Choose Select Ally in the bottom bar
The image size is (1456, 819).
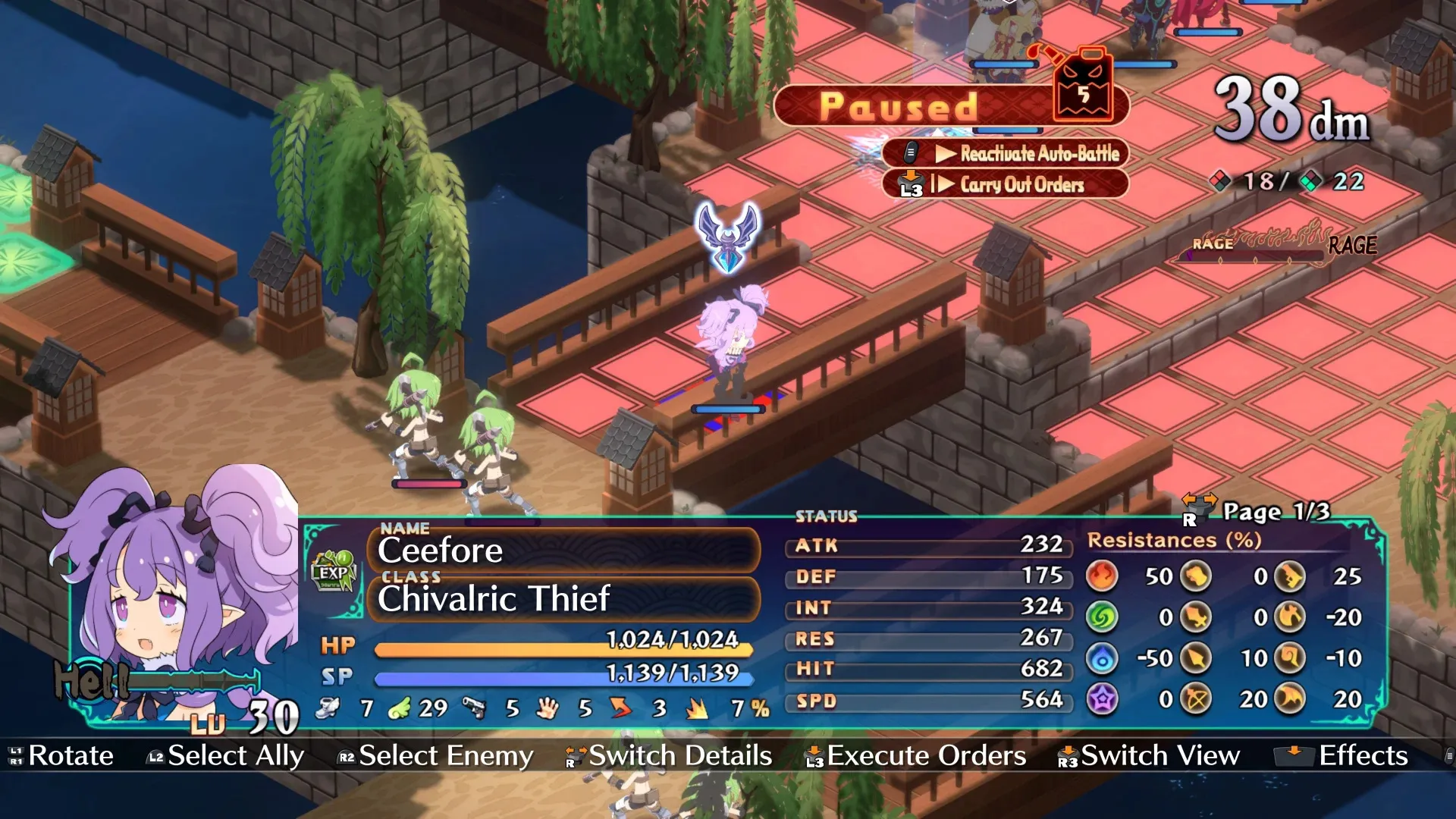point(225,755)
